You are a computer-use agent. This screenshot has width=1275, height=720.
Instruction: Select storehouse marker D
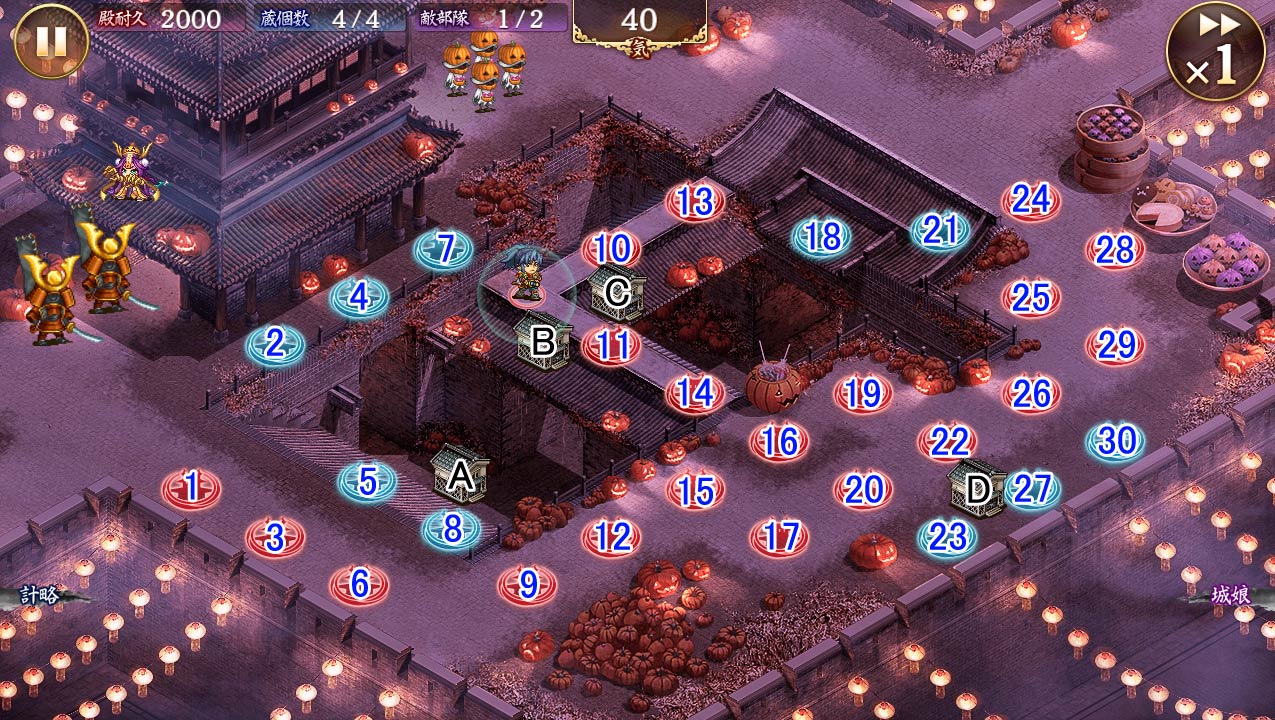tap(977, 489)
